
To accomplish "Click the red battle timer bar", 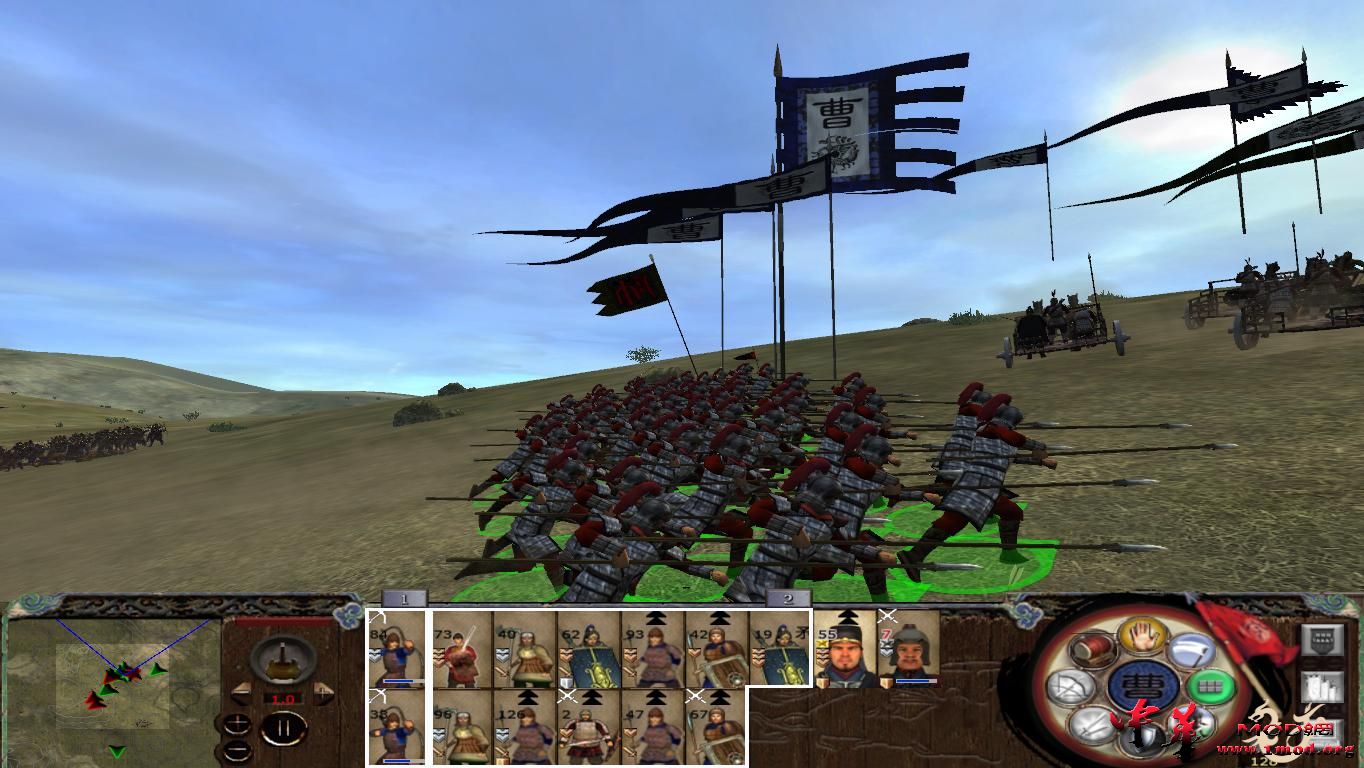I will tap(281, 621).
